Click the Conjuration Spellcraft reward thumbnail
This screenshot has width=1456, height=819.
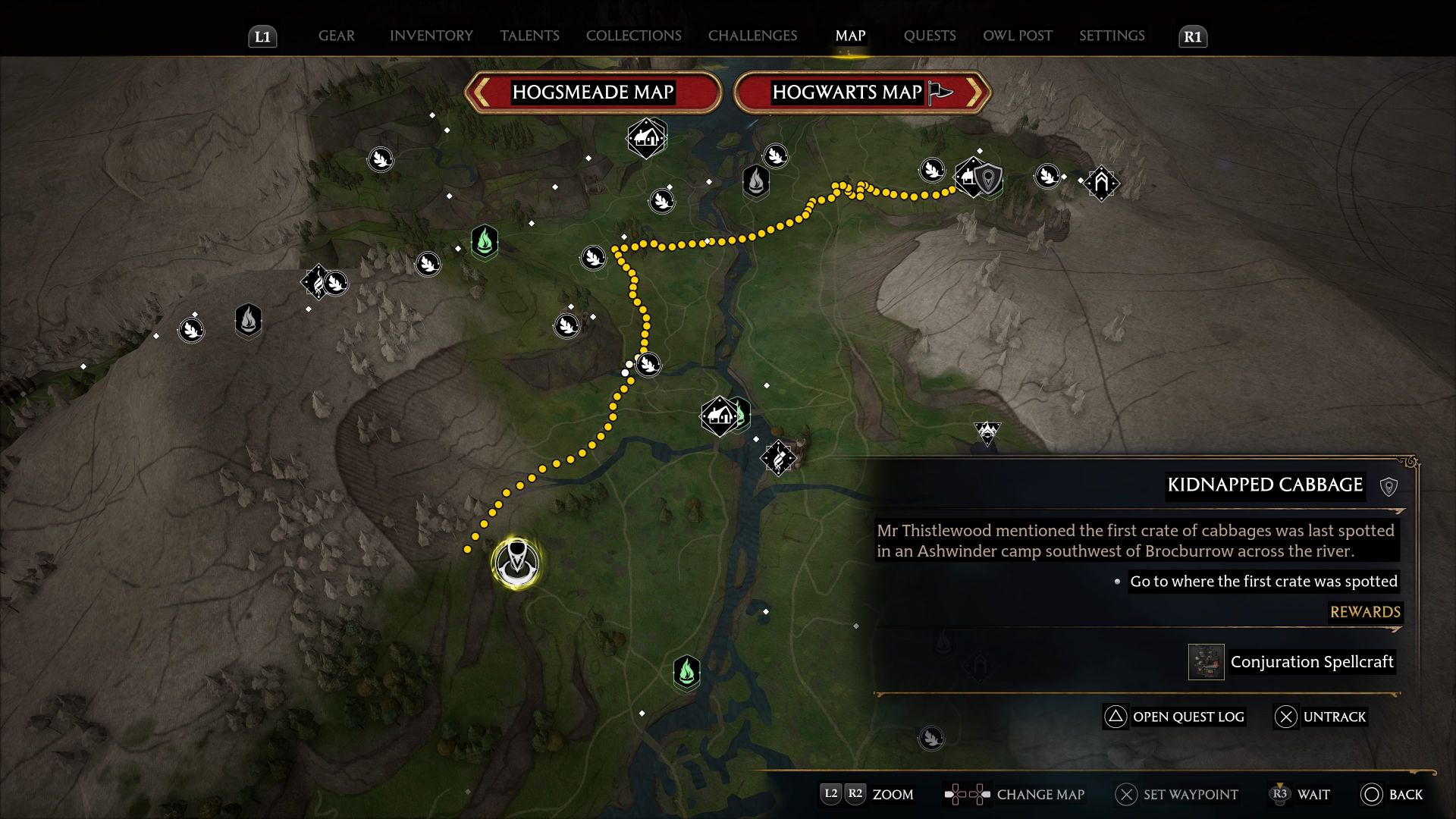point(1206,662)
